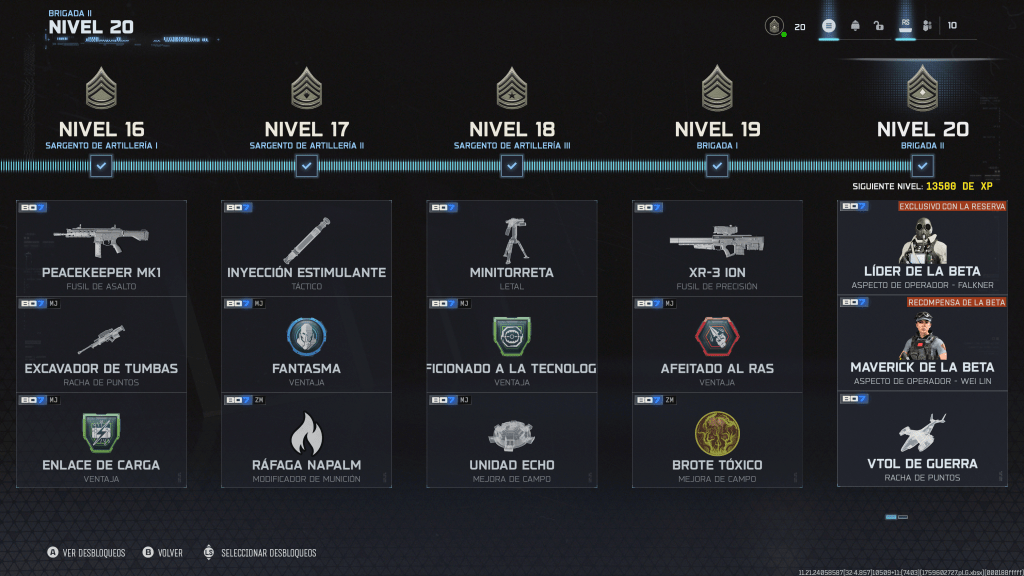The image size is (1024, 576).
Task: Choose the Enlace de Carga perk tile
Action: (x=102, y=440)
